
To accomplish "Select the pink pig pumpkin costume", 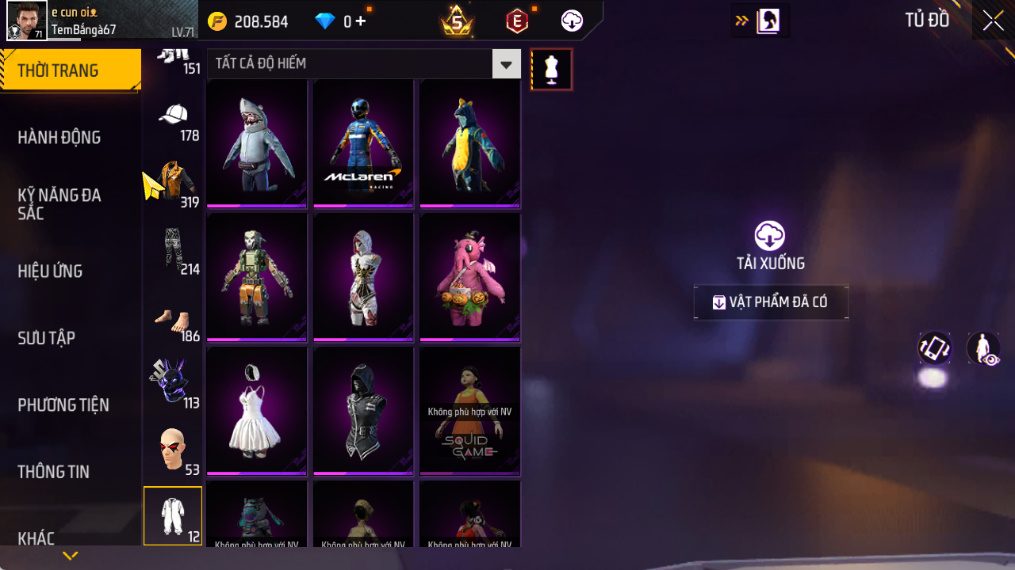I will (469, 276).
